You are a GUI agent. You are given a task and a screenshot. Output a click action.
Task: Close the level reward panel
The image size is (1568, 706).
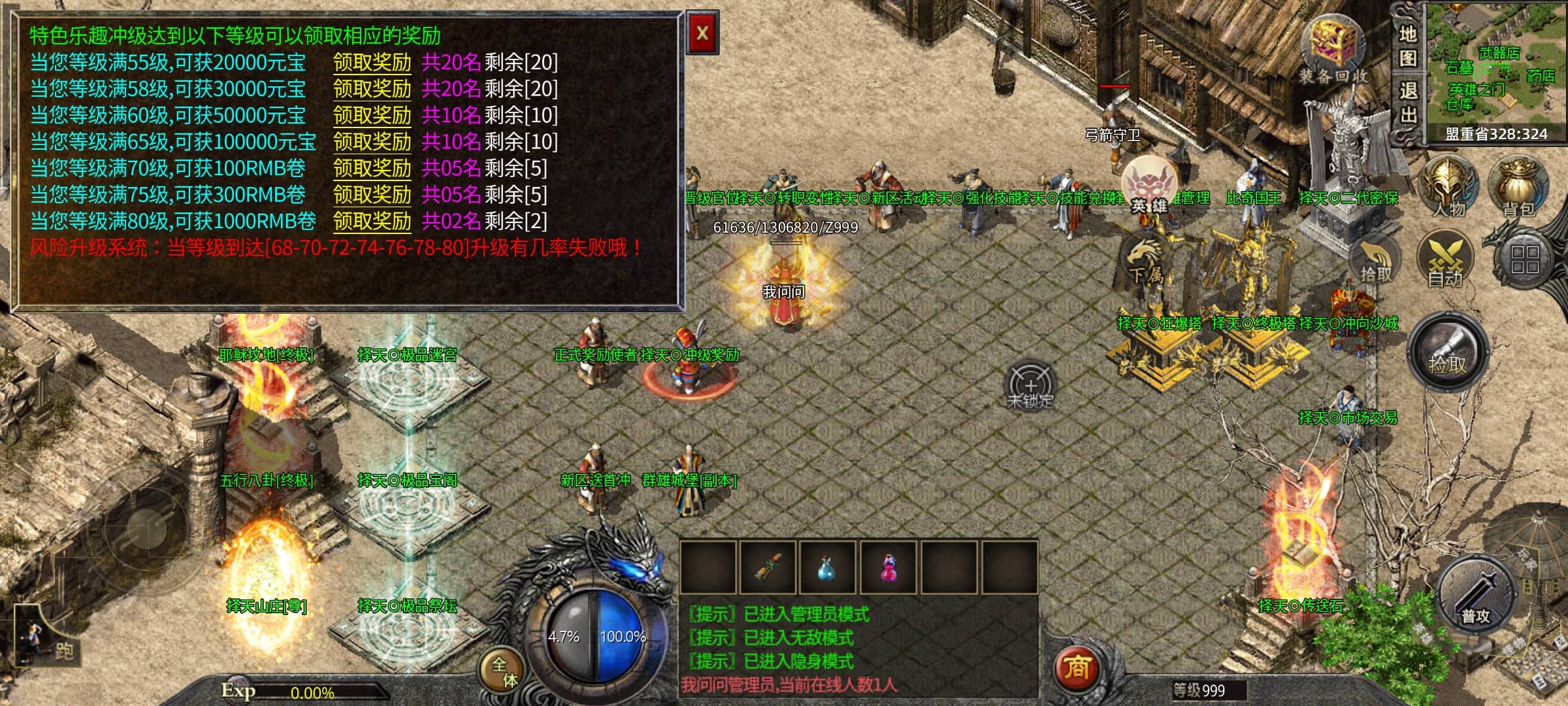click(x=702, y=33)
